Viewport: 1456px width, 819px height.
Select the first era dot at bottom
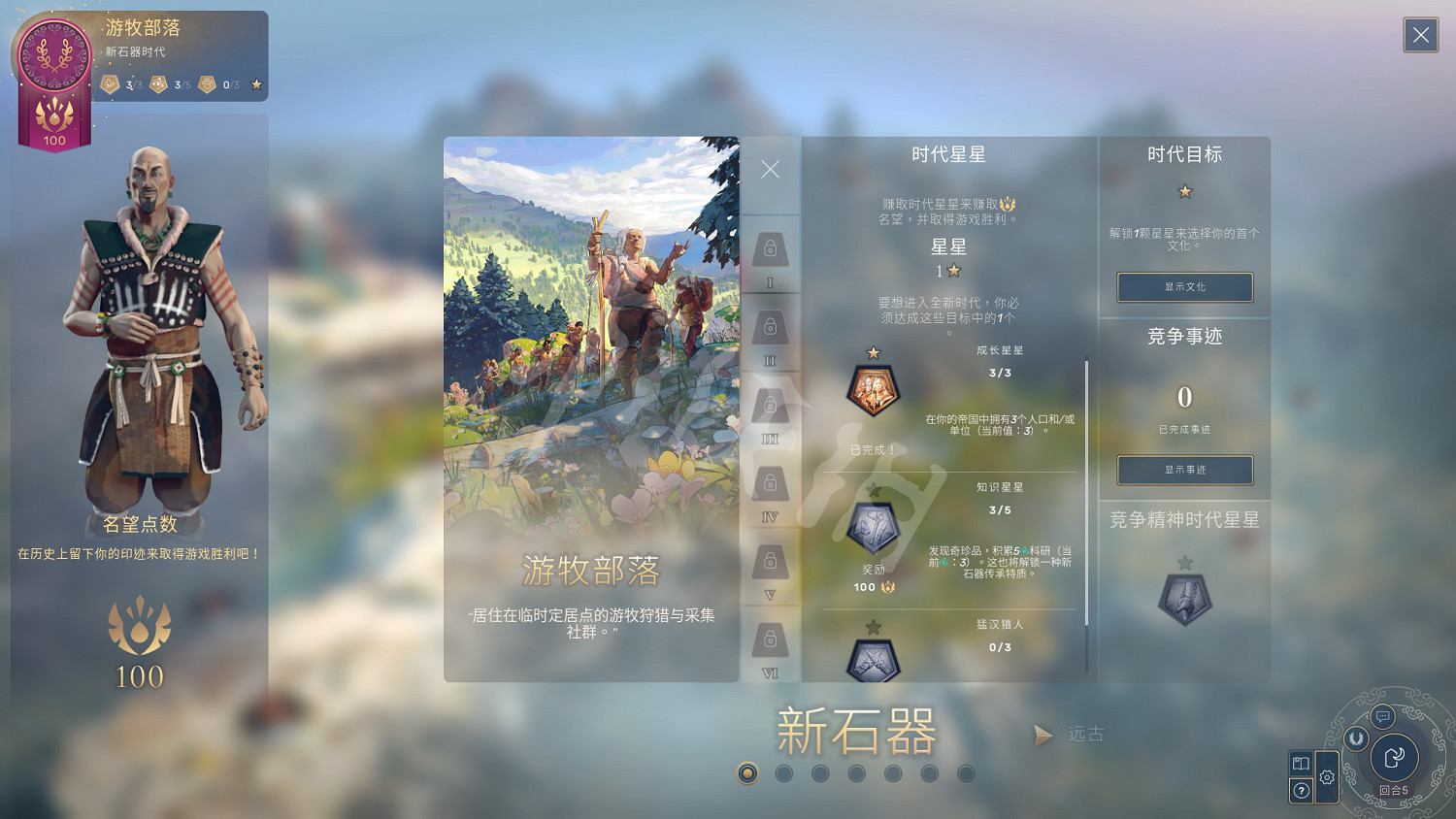pyautogui.click(x=747, y=774)
